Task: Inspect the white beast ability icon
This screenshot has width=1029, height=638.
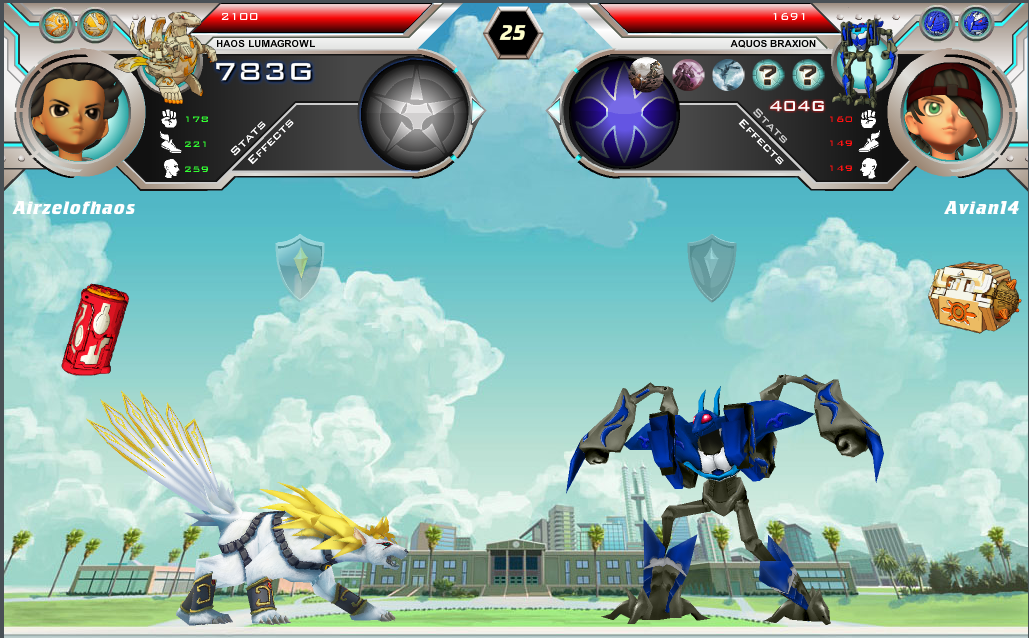Action: coord(647,73)
